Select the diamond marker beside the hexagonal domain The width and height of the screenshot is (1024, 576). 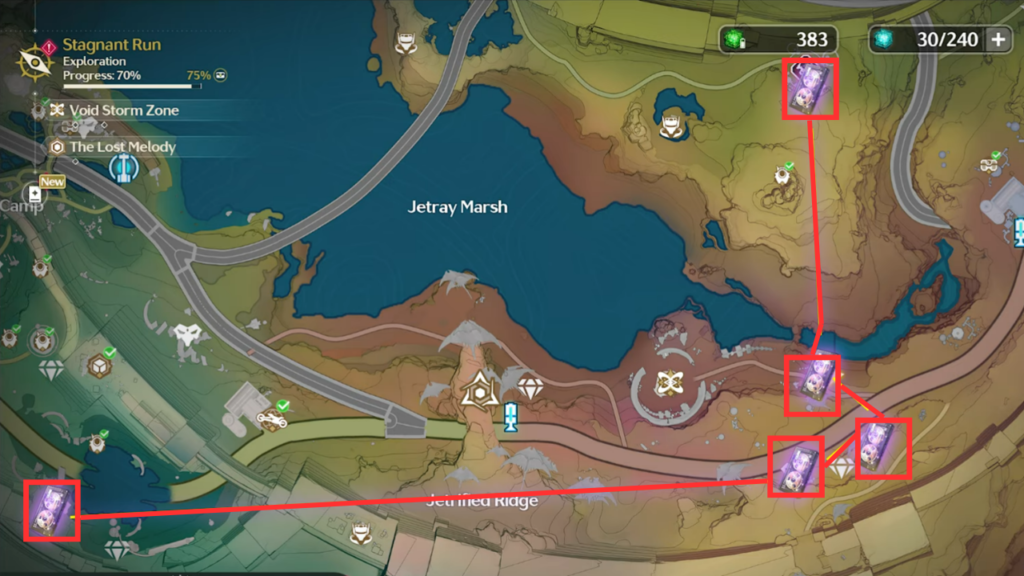click(529, 388)
